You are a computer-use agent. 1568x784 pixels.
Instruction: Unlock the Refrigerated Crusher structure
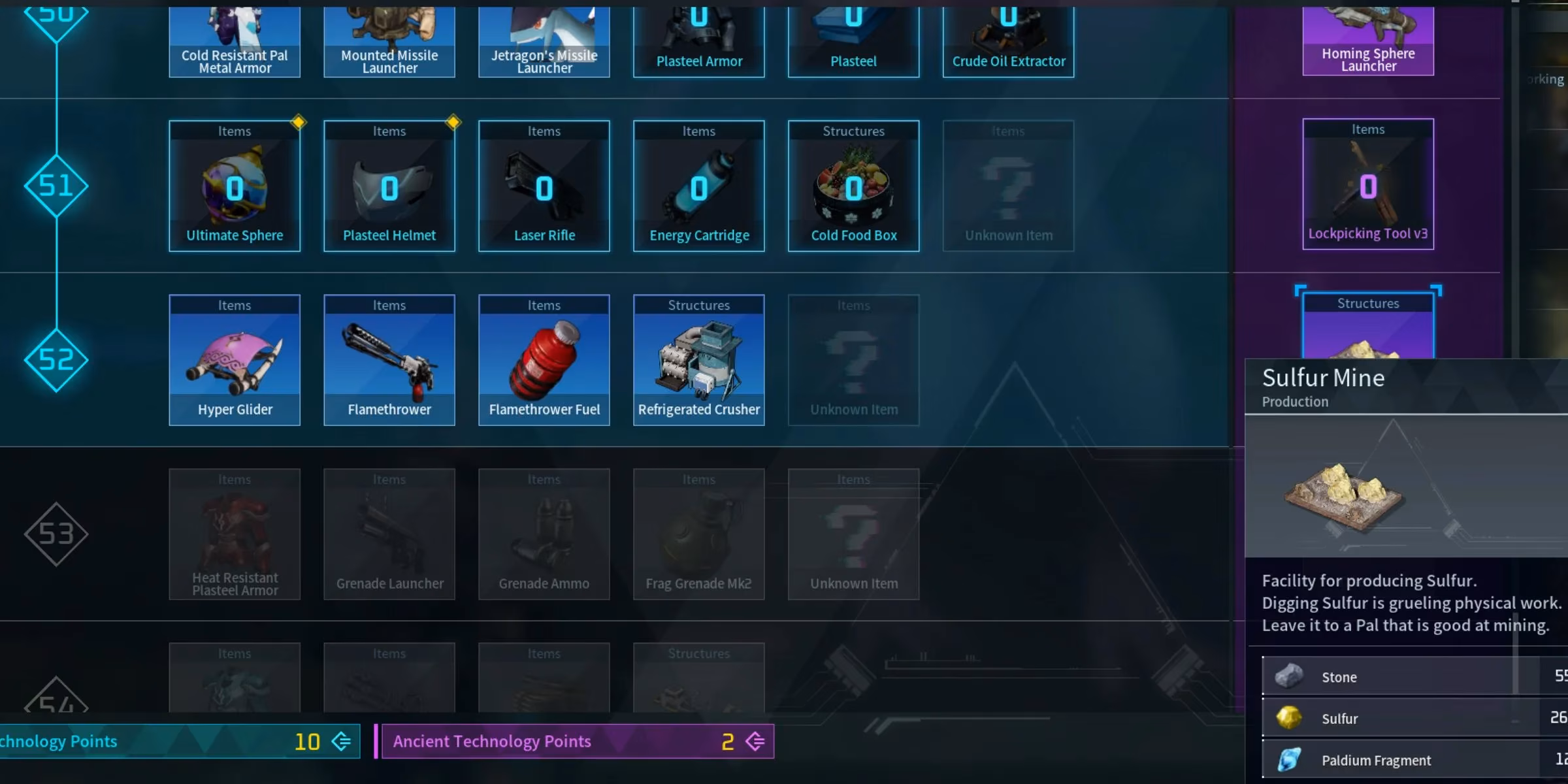coord(699,360)
